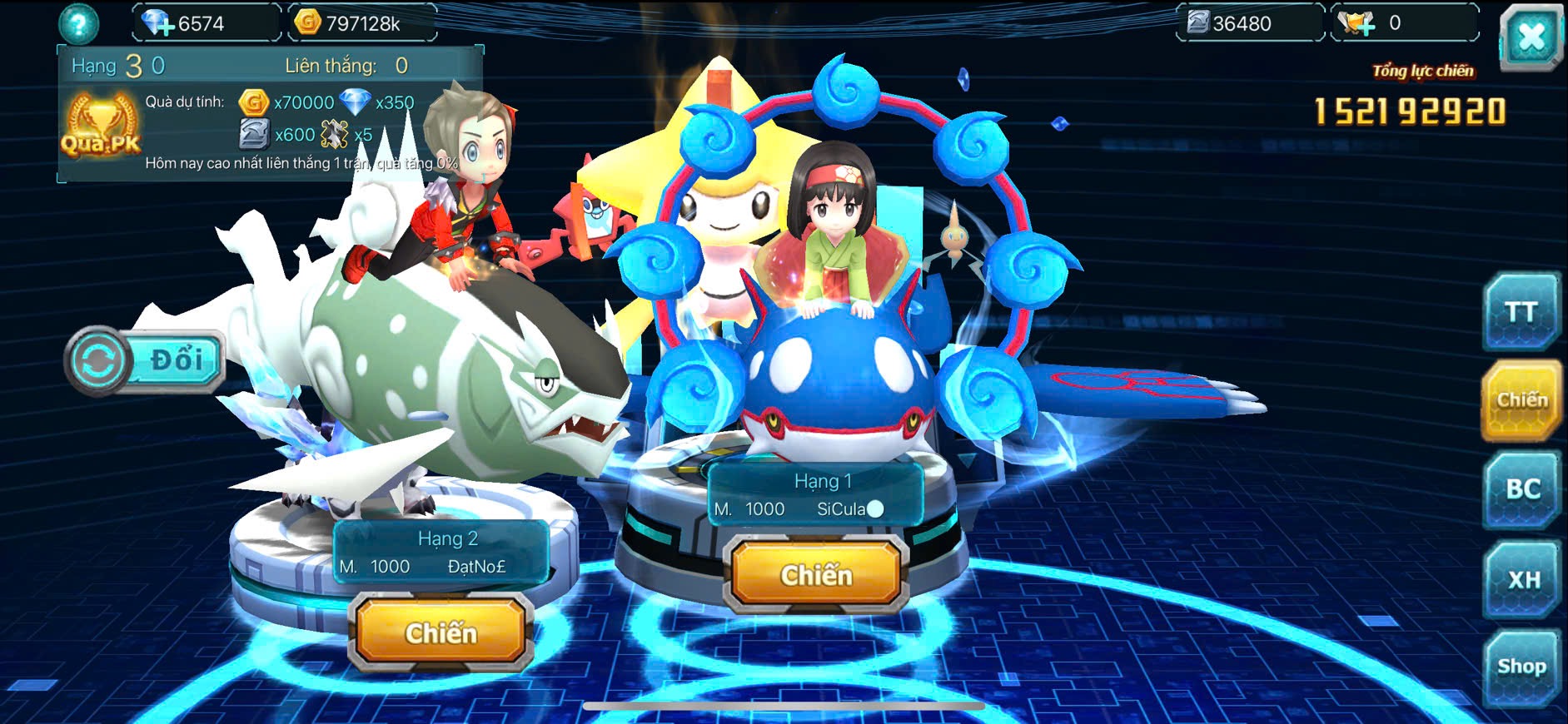
Task: Close the arena screen with the X button
Action: pyautogui.click(x=1531, y=37)
